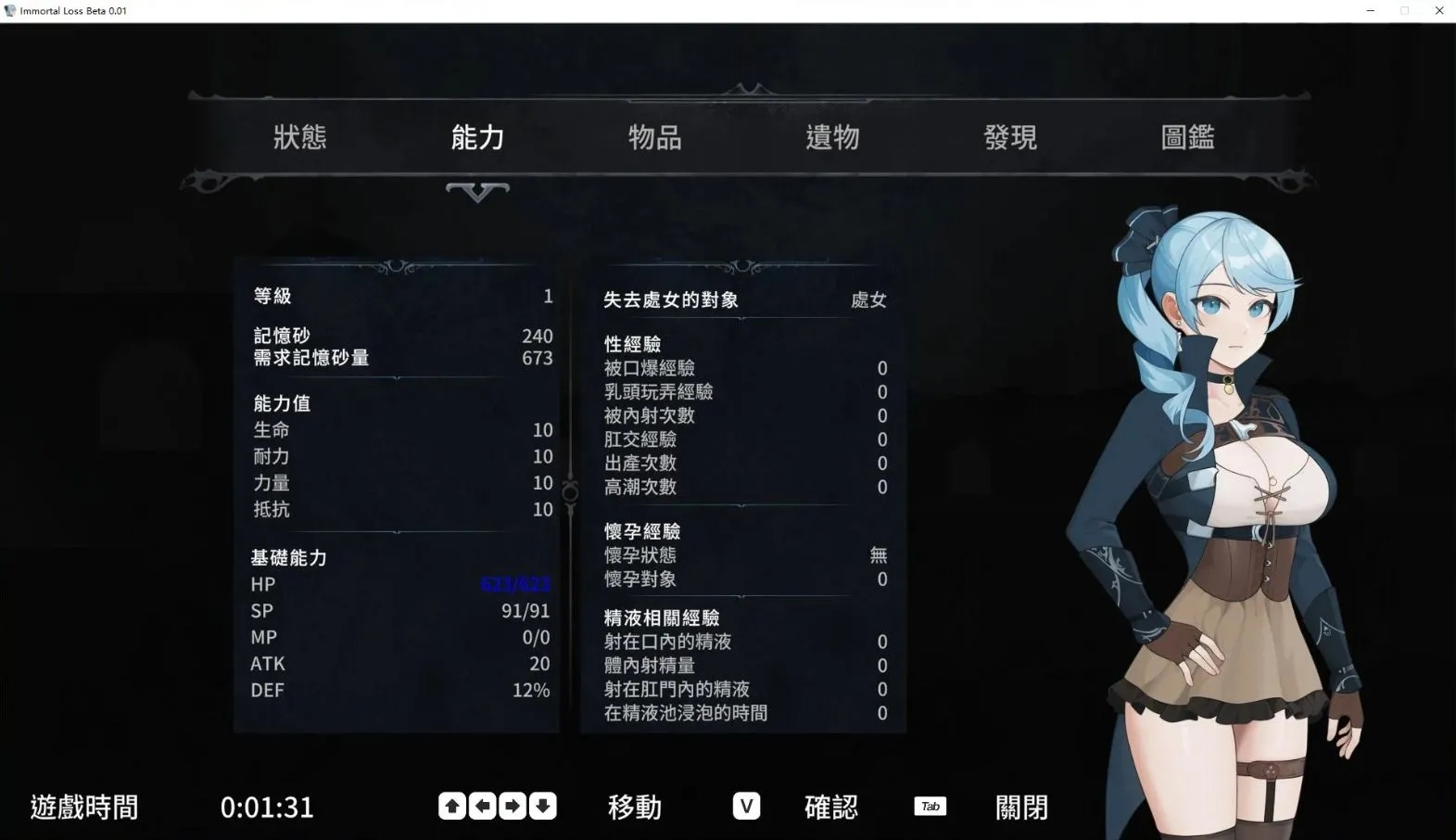This screenshot has width=1456, height=840.
Task: View the 圖鑑 tab
Action: 1187,136
